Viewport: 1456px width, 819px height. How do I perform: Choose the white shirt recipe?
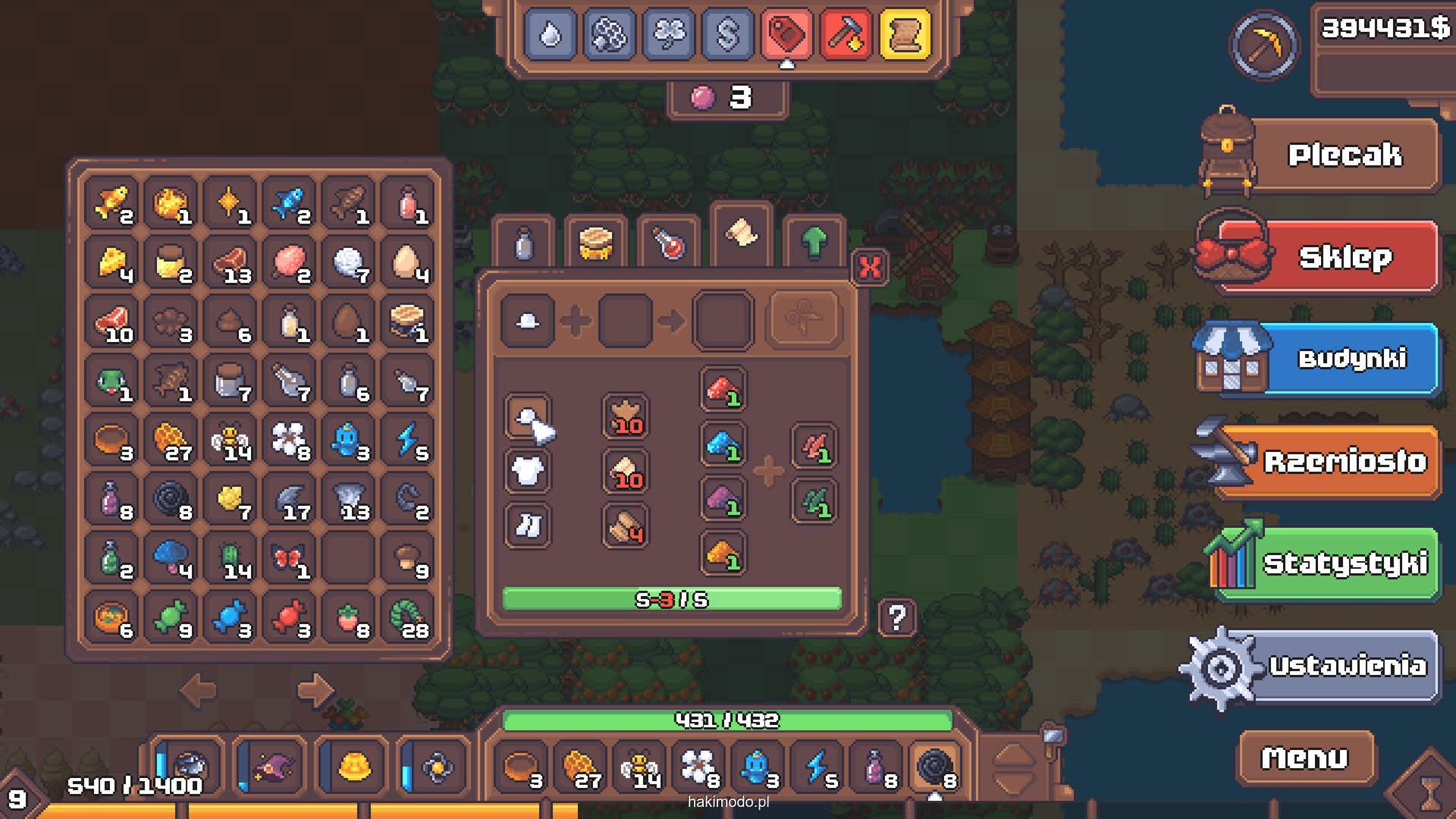tap(527, 471)
